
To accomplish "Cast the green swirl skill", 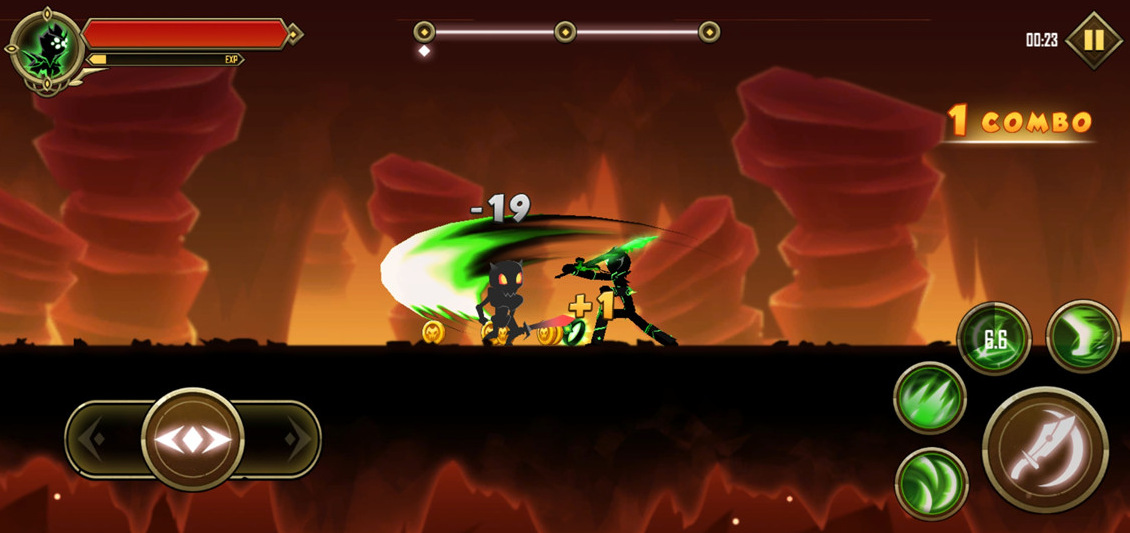I will pos(931,484).
